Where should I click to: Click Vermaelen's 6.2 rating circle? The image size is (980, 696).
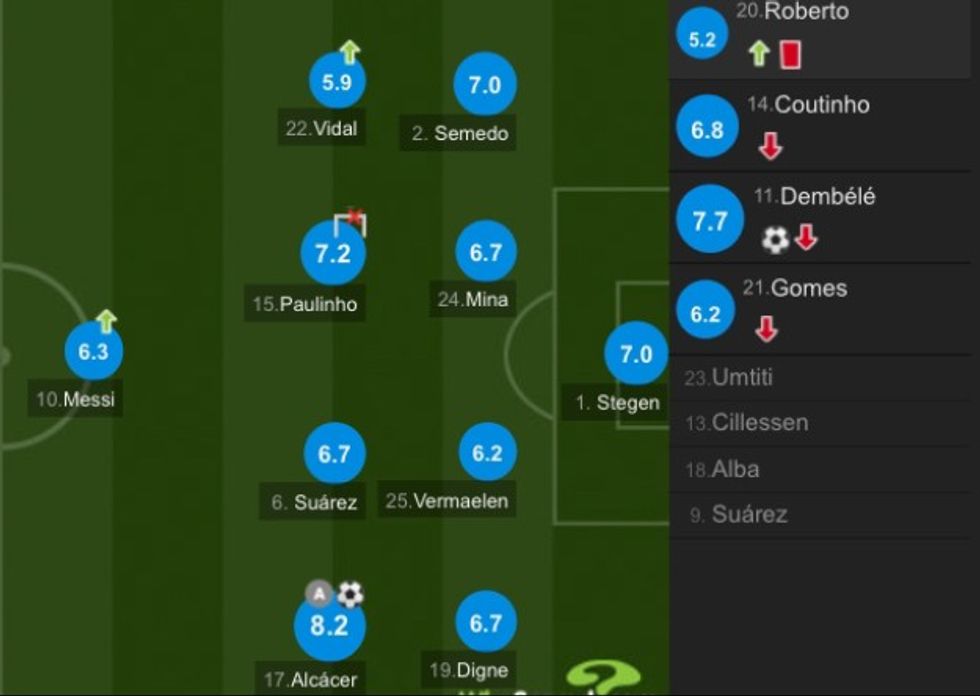(487, 453)
